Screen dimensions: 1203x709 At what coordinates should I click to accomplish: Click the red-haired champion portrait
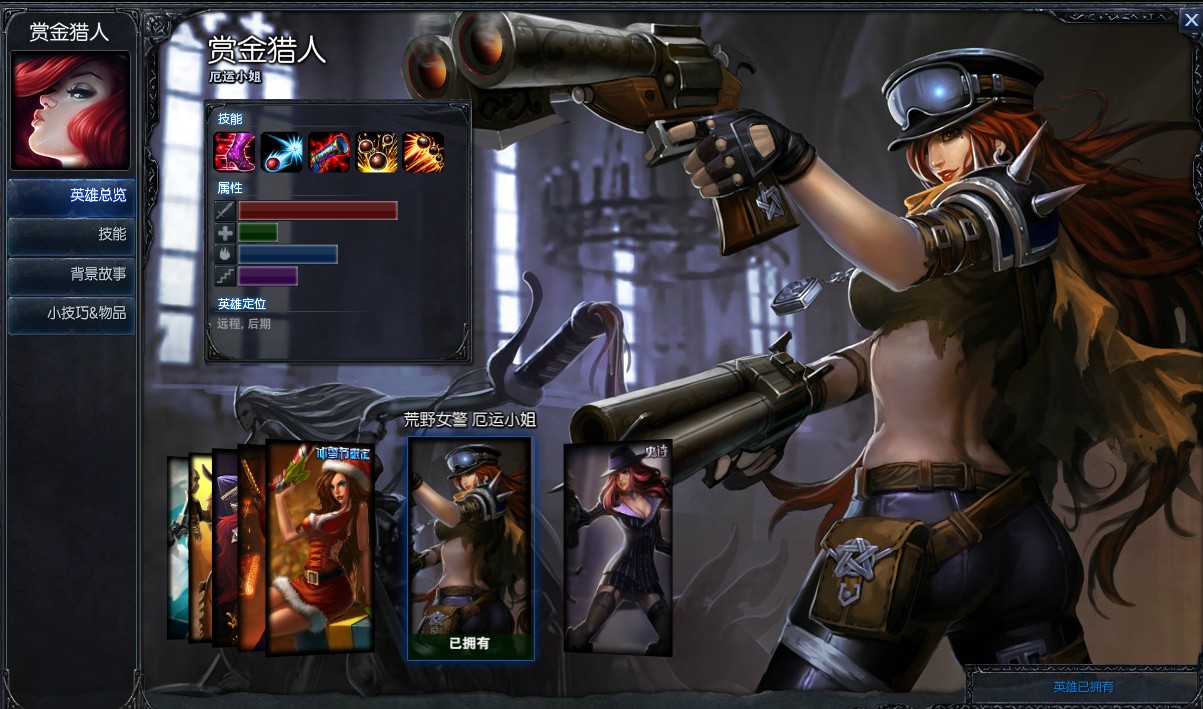click(70, 110)
